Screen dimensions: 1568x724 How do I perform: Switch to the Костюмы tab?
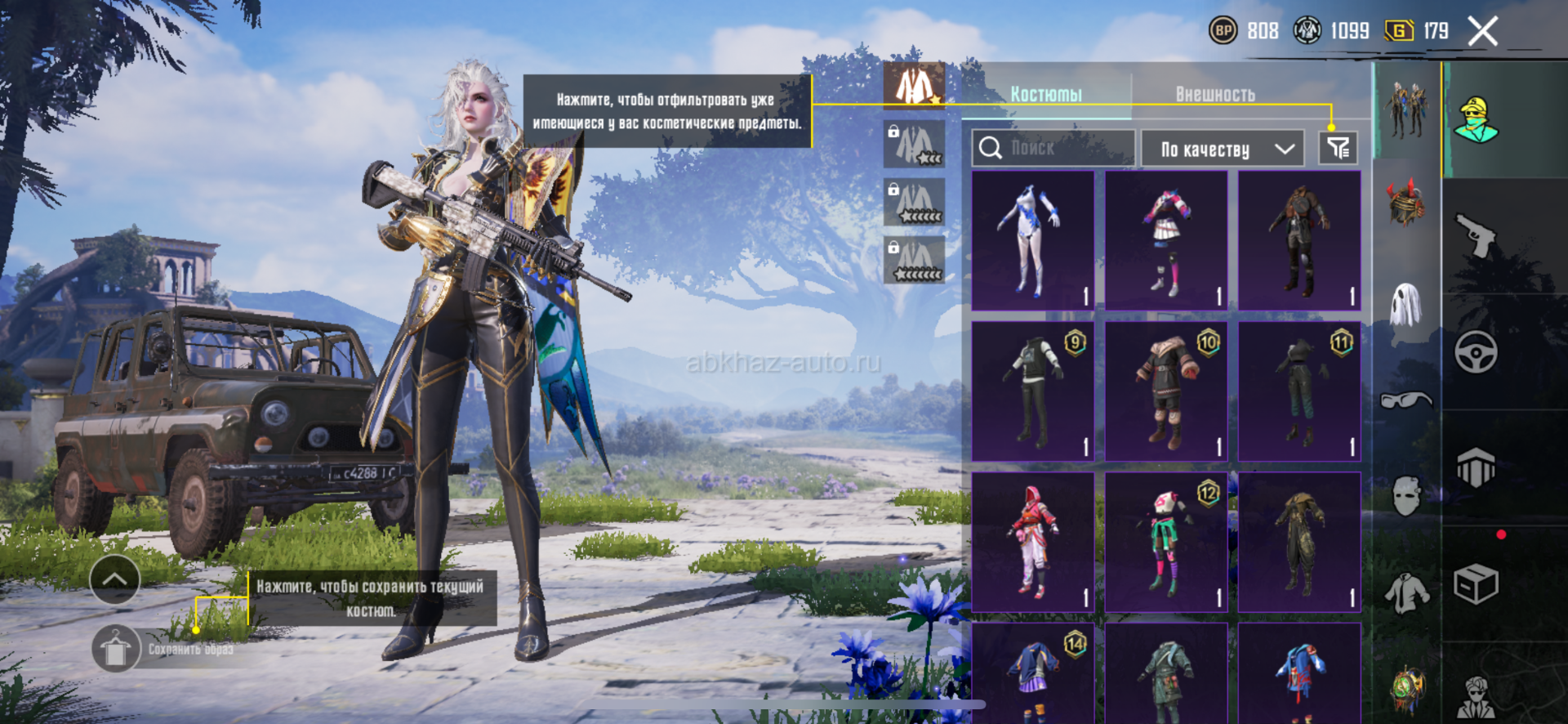(x=1046, y=95)
